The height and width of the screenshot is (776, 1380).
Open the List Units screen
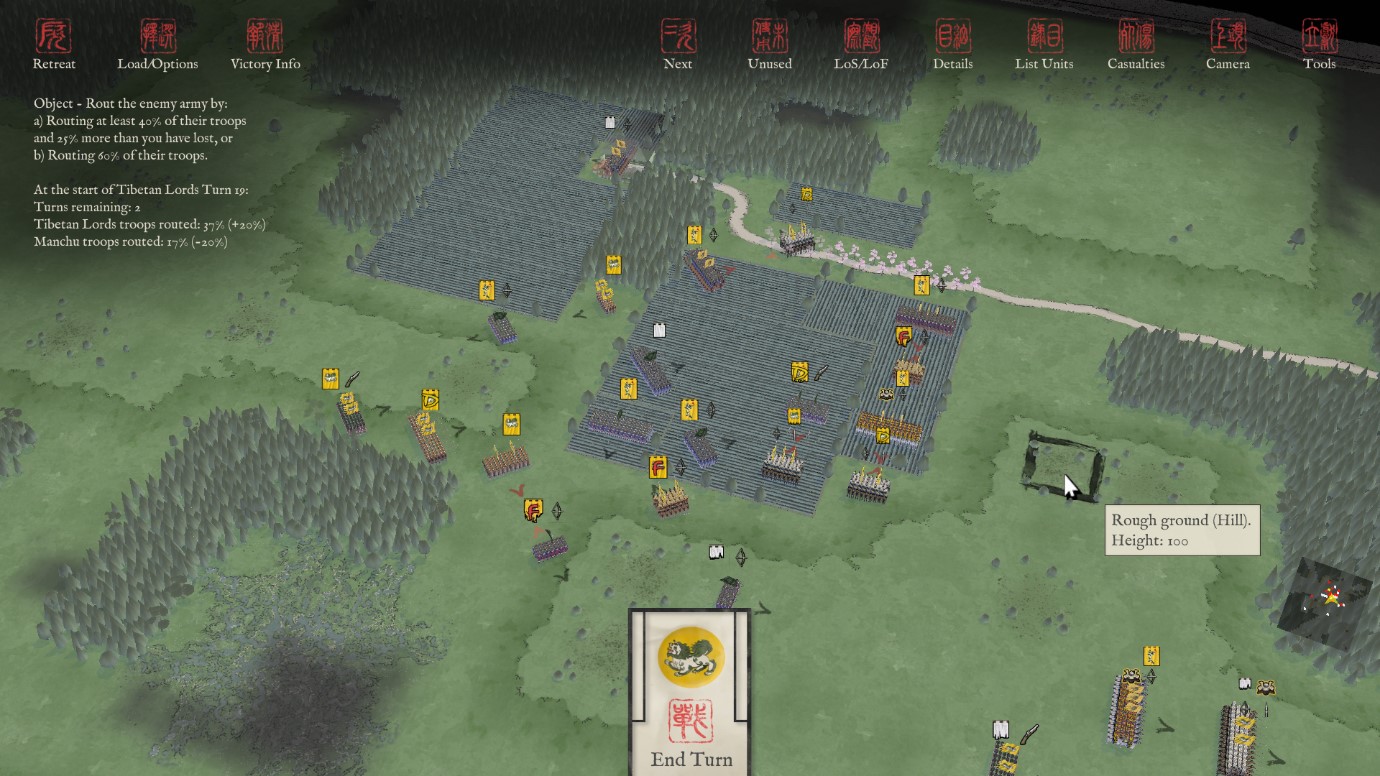[x=1044, y=45]
